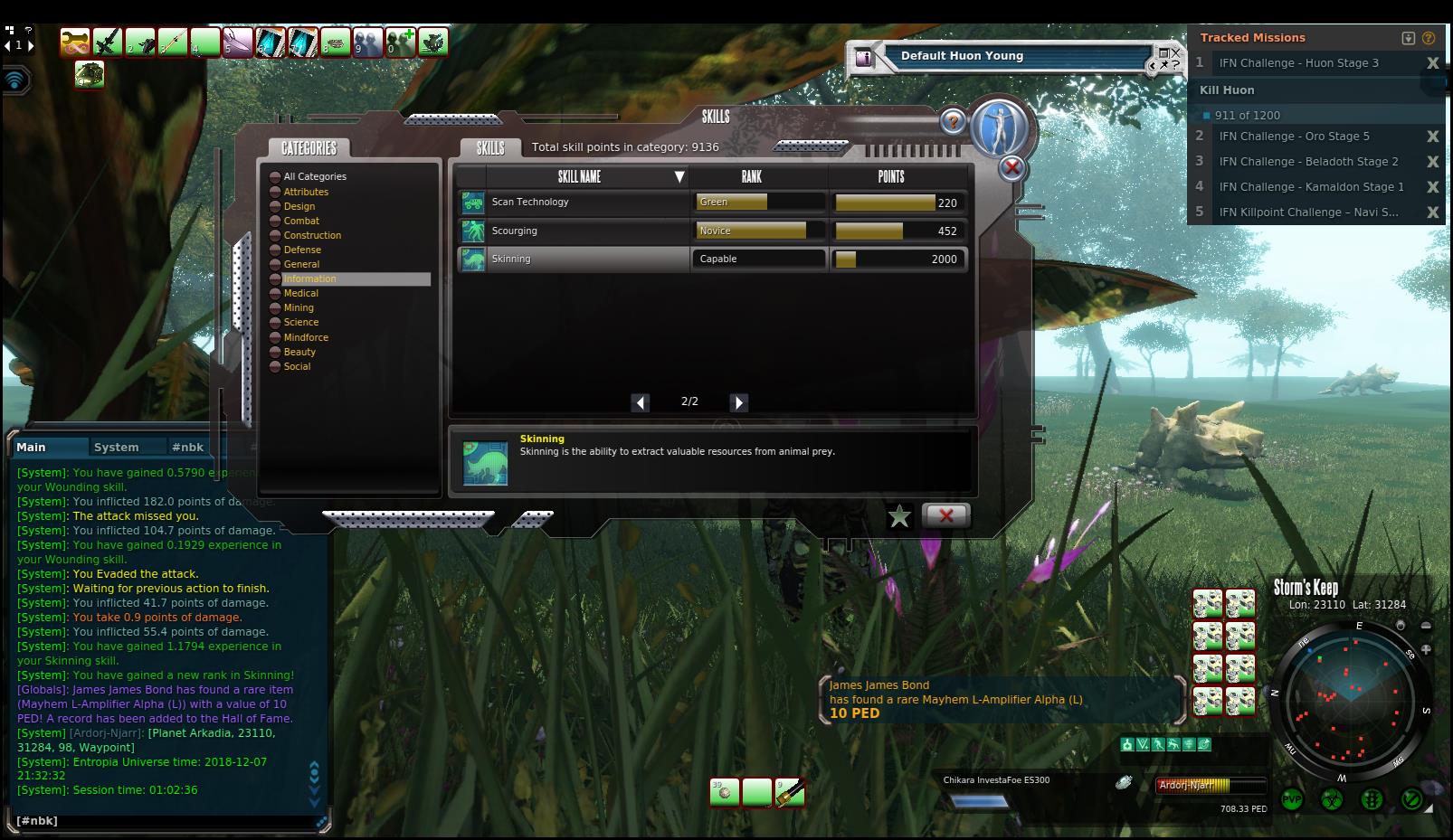The height and width of the screenshot is (840, 1453).
Task: Sort skills by Skill Name header
Action: tap(580, 176)
